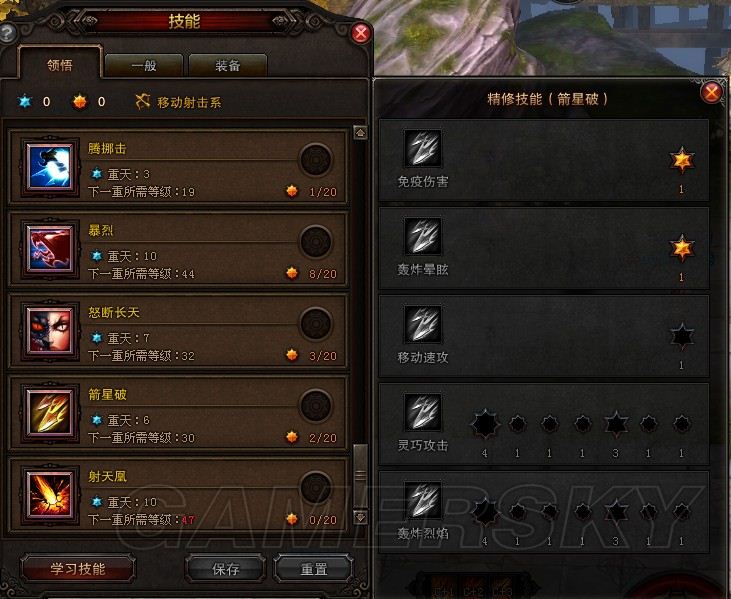Close the 技能 skills window

coord(362,33)
